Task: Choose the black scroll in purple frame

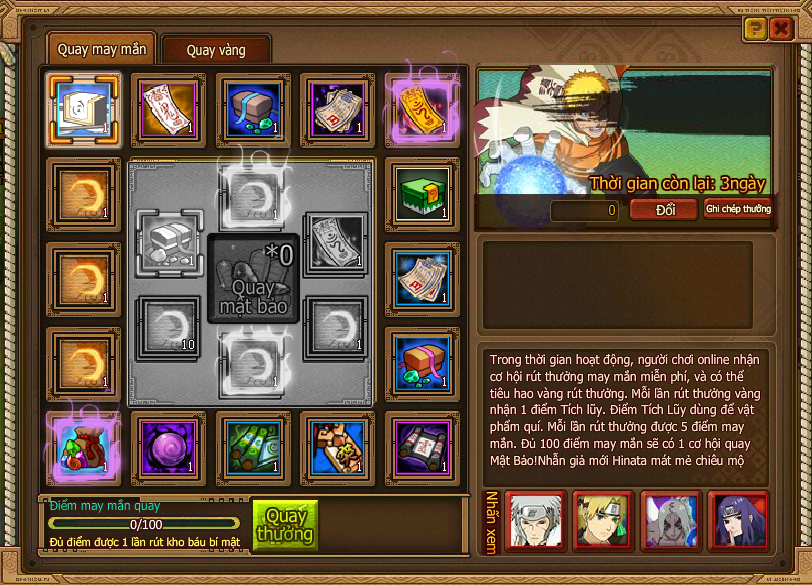Action: [x=423, y=445]
